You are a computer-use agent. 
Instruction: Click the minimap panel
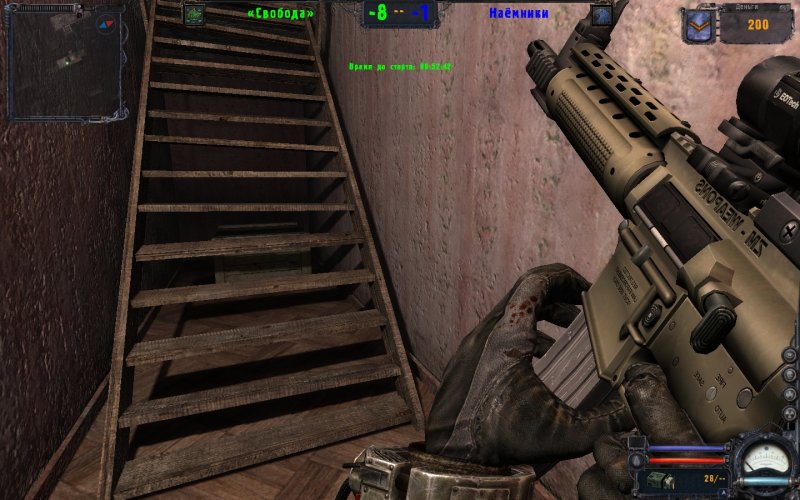[65, 62]
